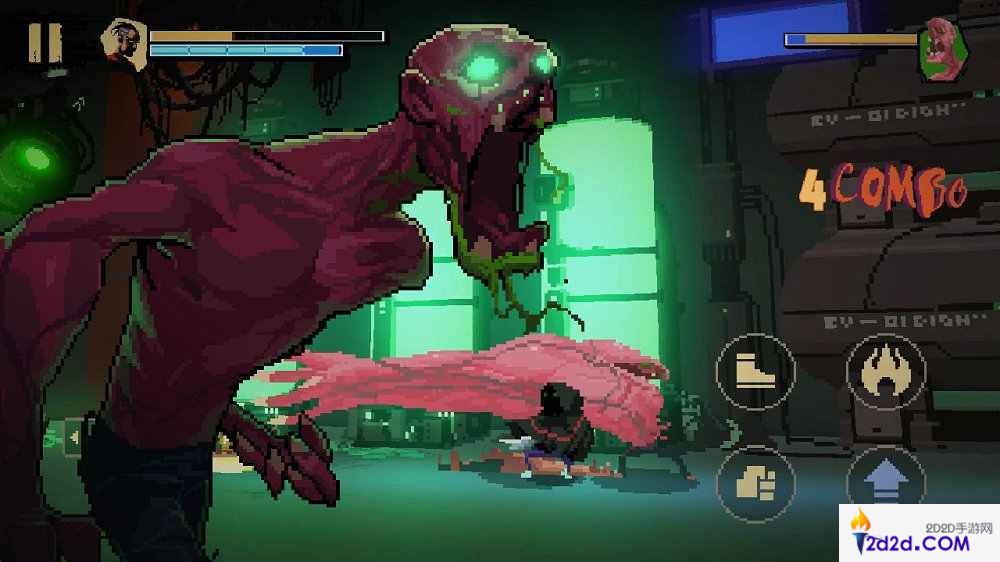Hit the fist punch attack button
This screenshot has height=562, width=1000.
pyautogui.click(x=755, y=484)
